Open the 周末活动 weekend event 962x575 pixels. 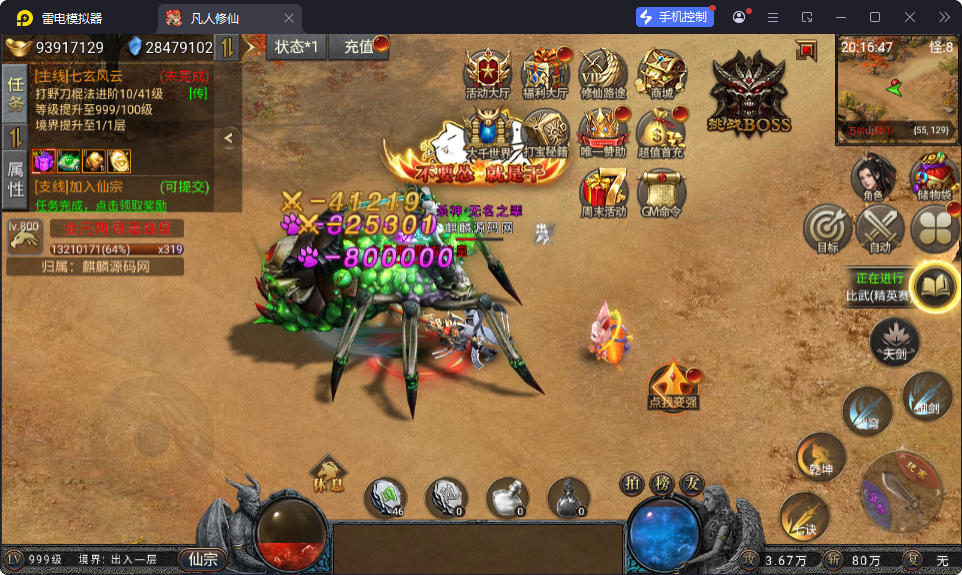pos(603,191)
